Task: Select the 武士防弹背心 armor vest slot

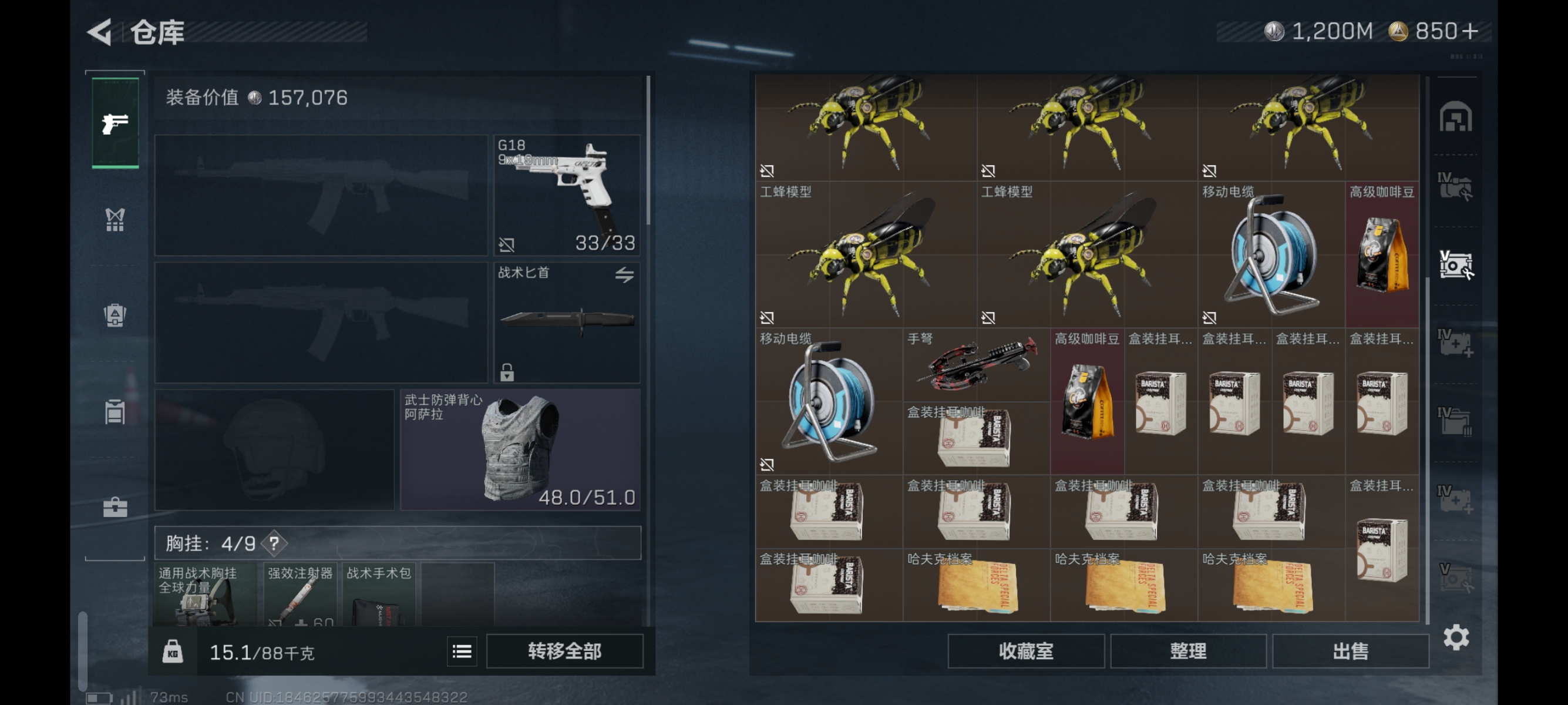Action: click(x=520, y=450)
